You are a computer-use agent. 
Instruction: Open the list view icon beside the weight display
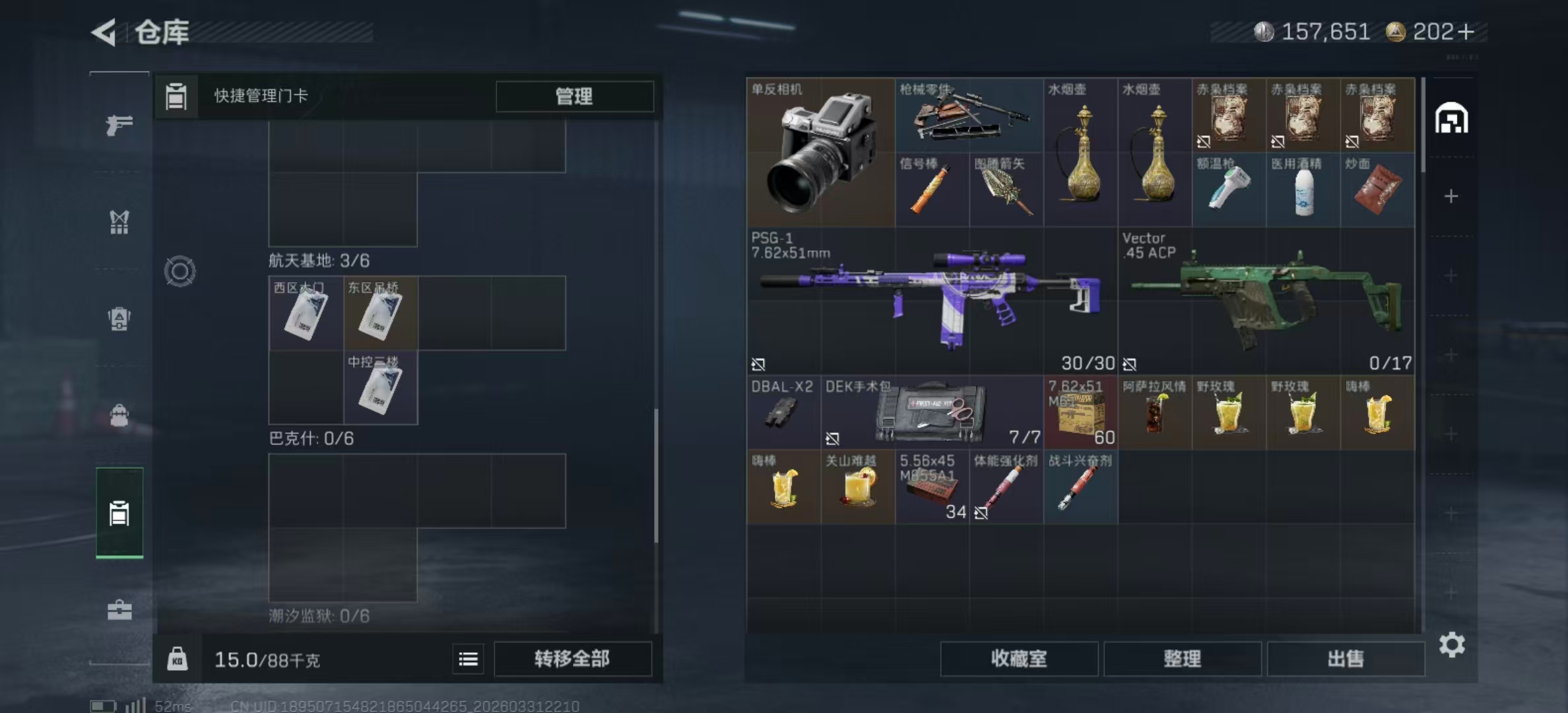tap(468, 660)
